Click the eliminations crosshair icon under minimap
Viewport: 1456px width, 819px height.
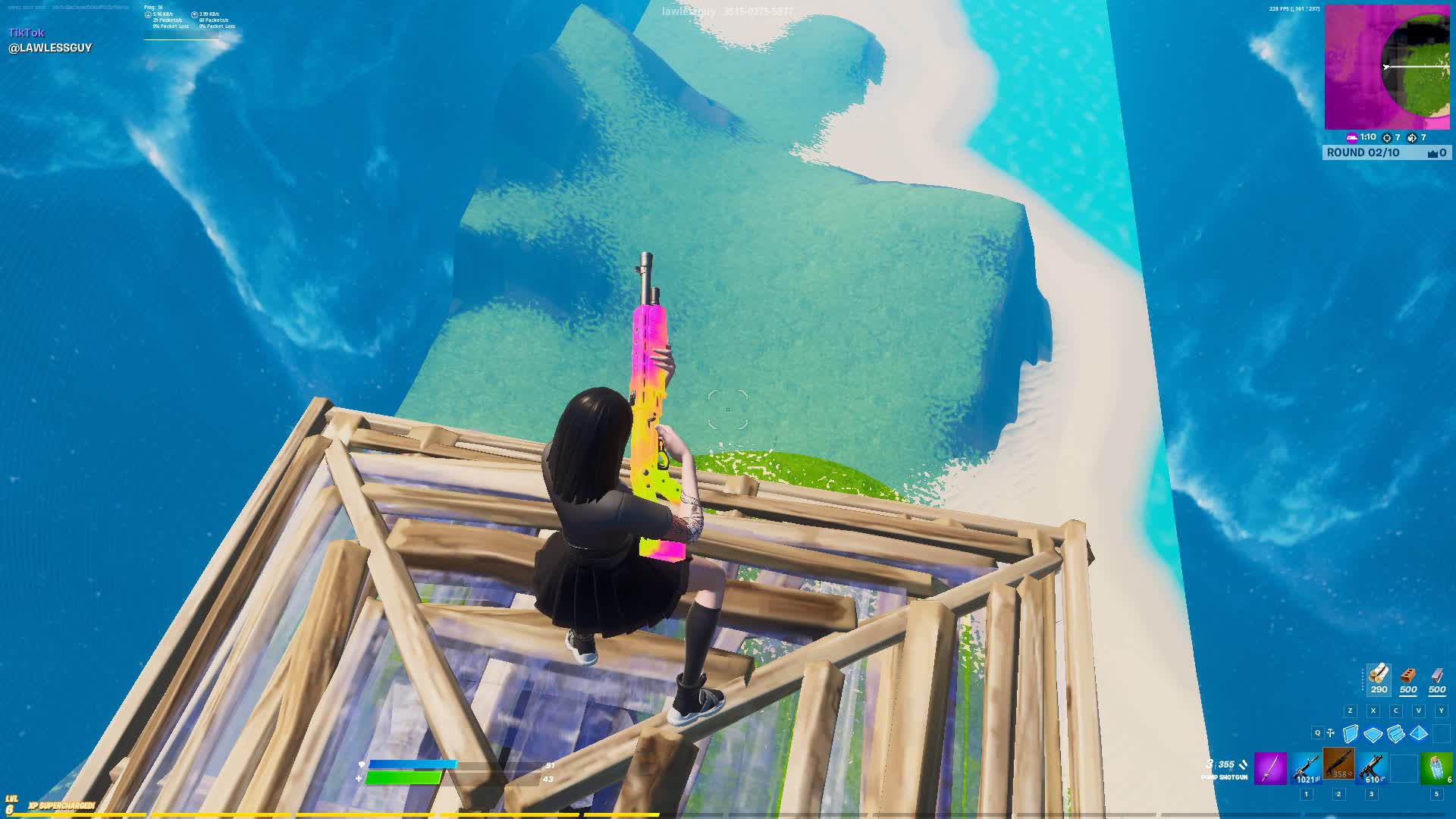click(1387, 138)
